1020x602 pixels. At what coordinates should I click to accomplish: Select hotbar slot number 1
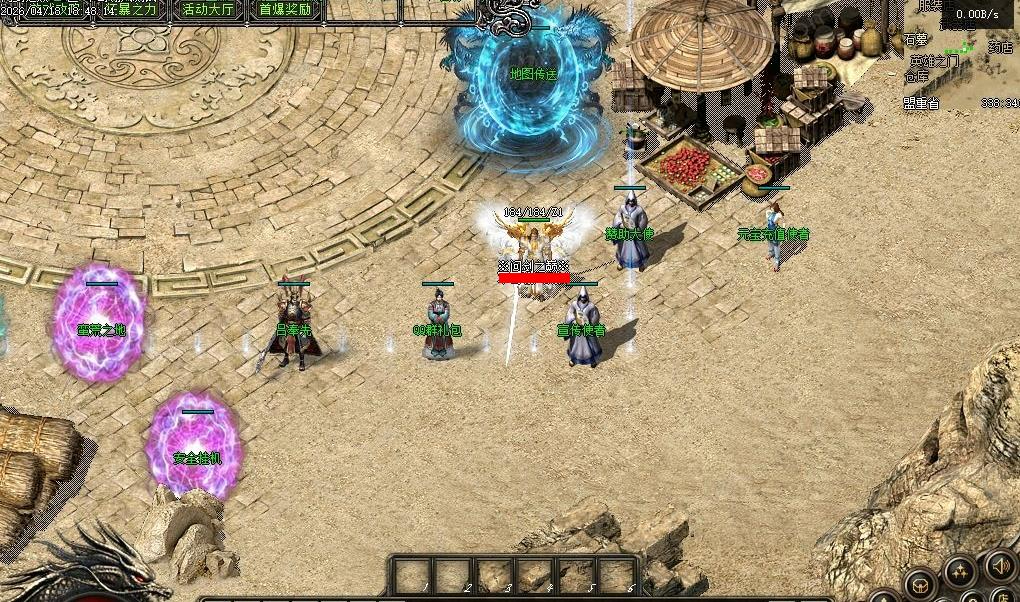411,577
